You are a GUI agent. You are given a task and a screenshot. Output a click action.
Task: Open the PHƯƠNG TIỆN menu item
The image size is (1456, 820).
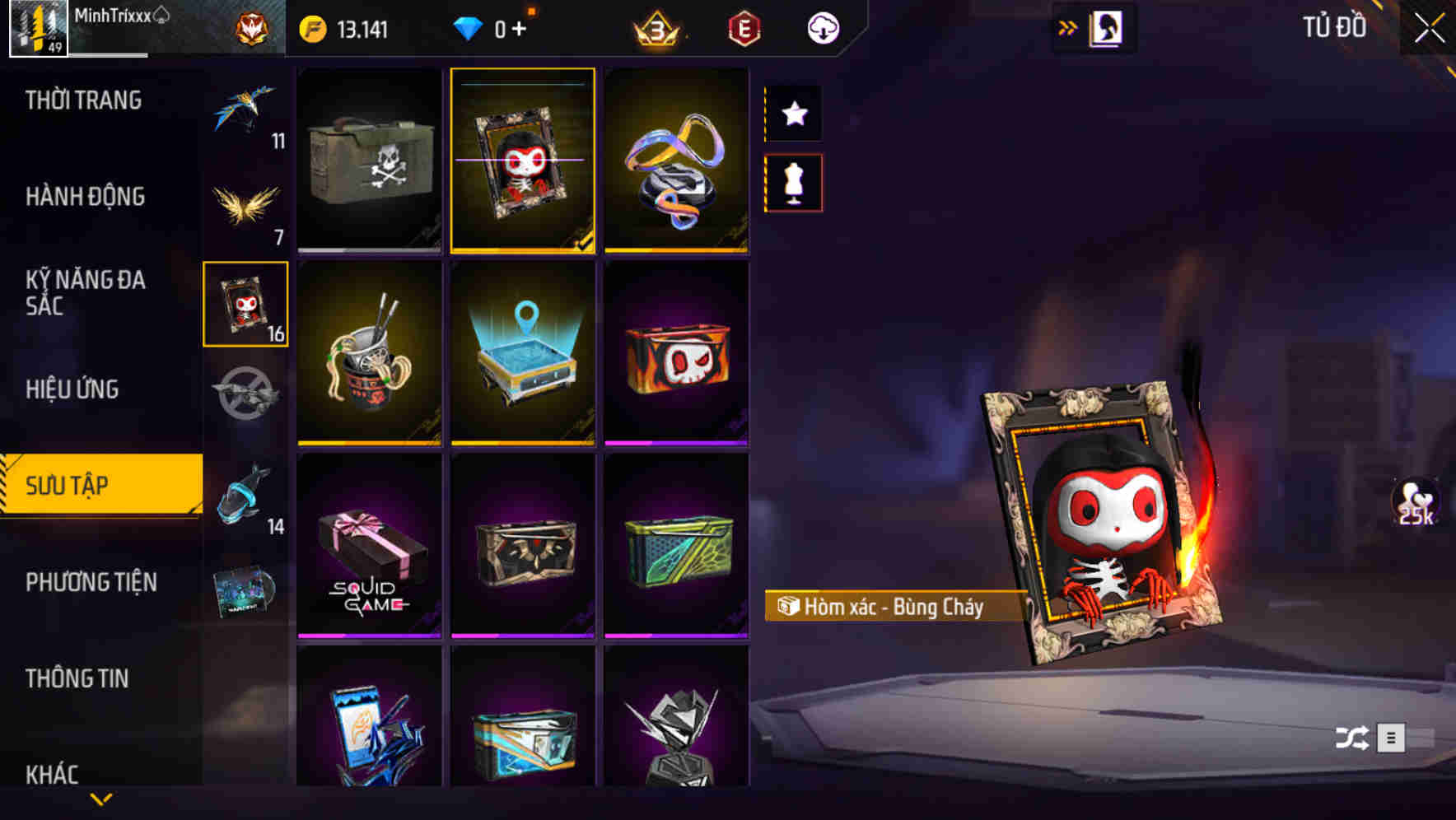tap(91, 582)
